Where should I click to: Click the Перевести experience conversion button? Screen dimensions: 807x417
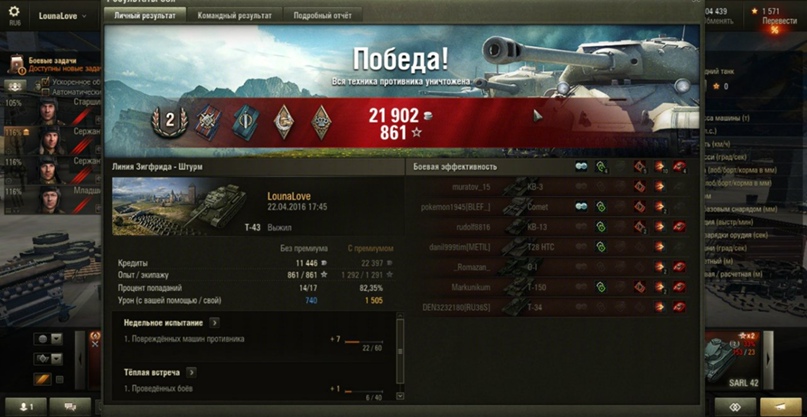(779, 20)
